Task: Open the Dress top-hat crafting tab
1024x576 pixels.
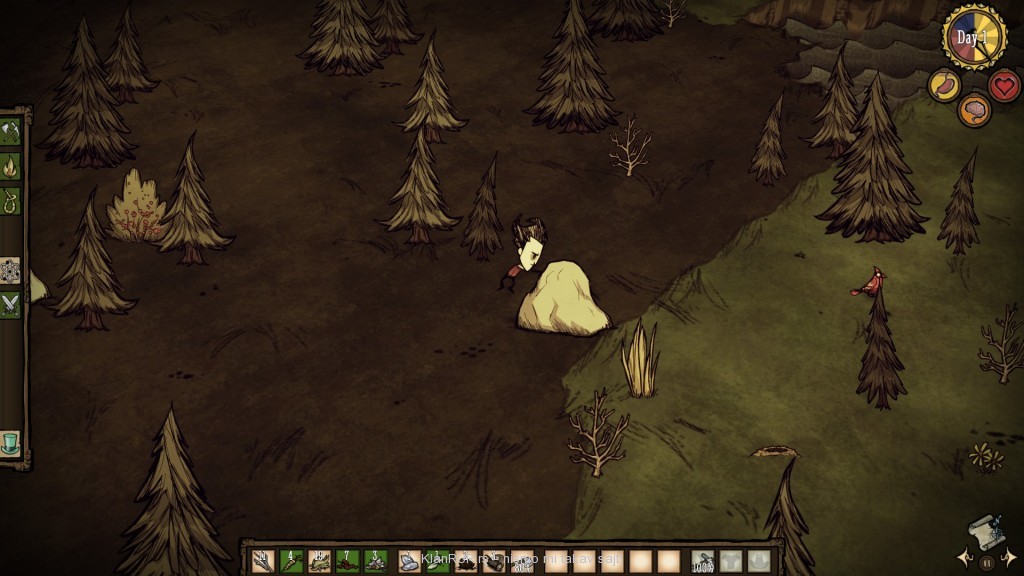Action: [x=11, y=442]
